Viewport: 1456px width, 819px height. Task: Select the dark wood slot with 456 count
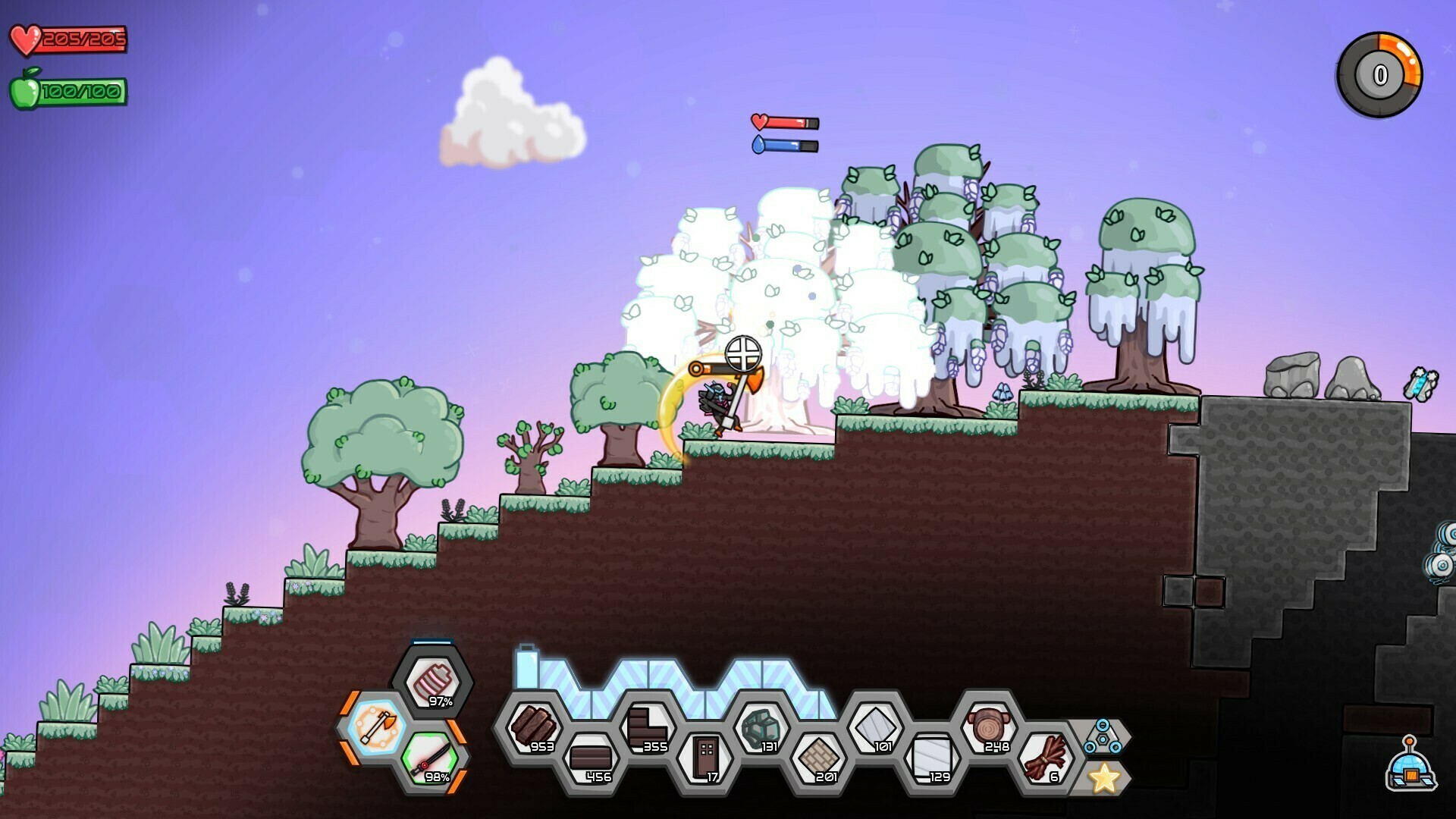[x=591, y=758]
